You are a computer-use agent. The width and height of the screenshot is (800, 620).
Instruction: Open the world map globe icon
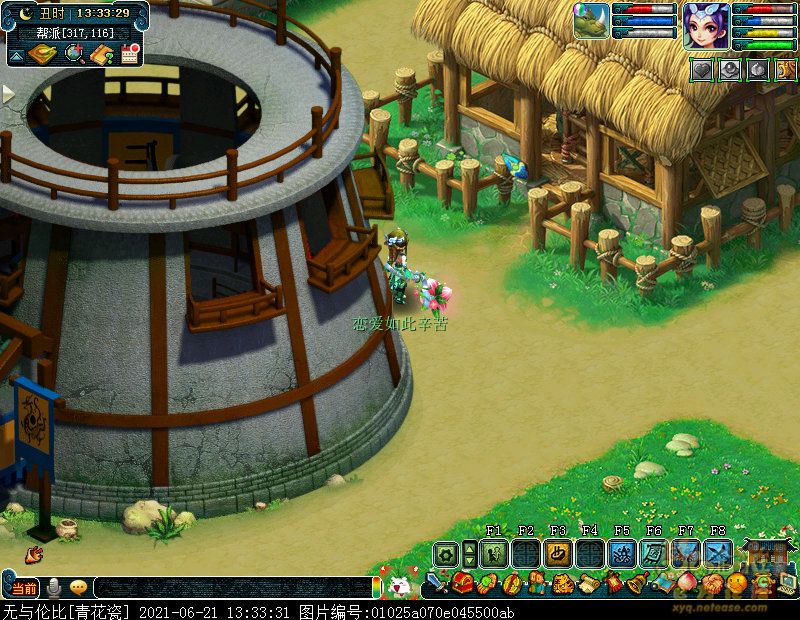coord(73,55)
